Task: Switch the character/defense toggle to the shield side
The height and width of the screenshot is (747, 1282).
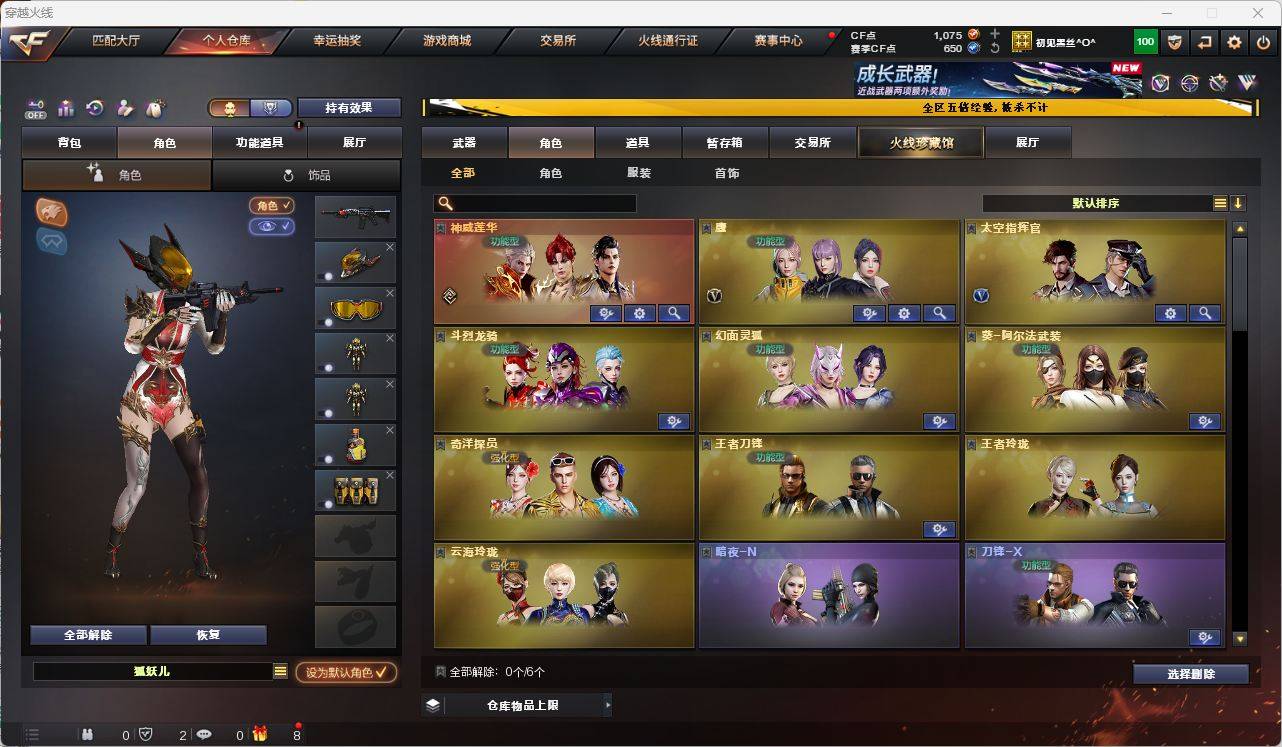Action: [x=270, y=108]
